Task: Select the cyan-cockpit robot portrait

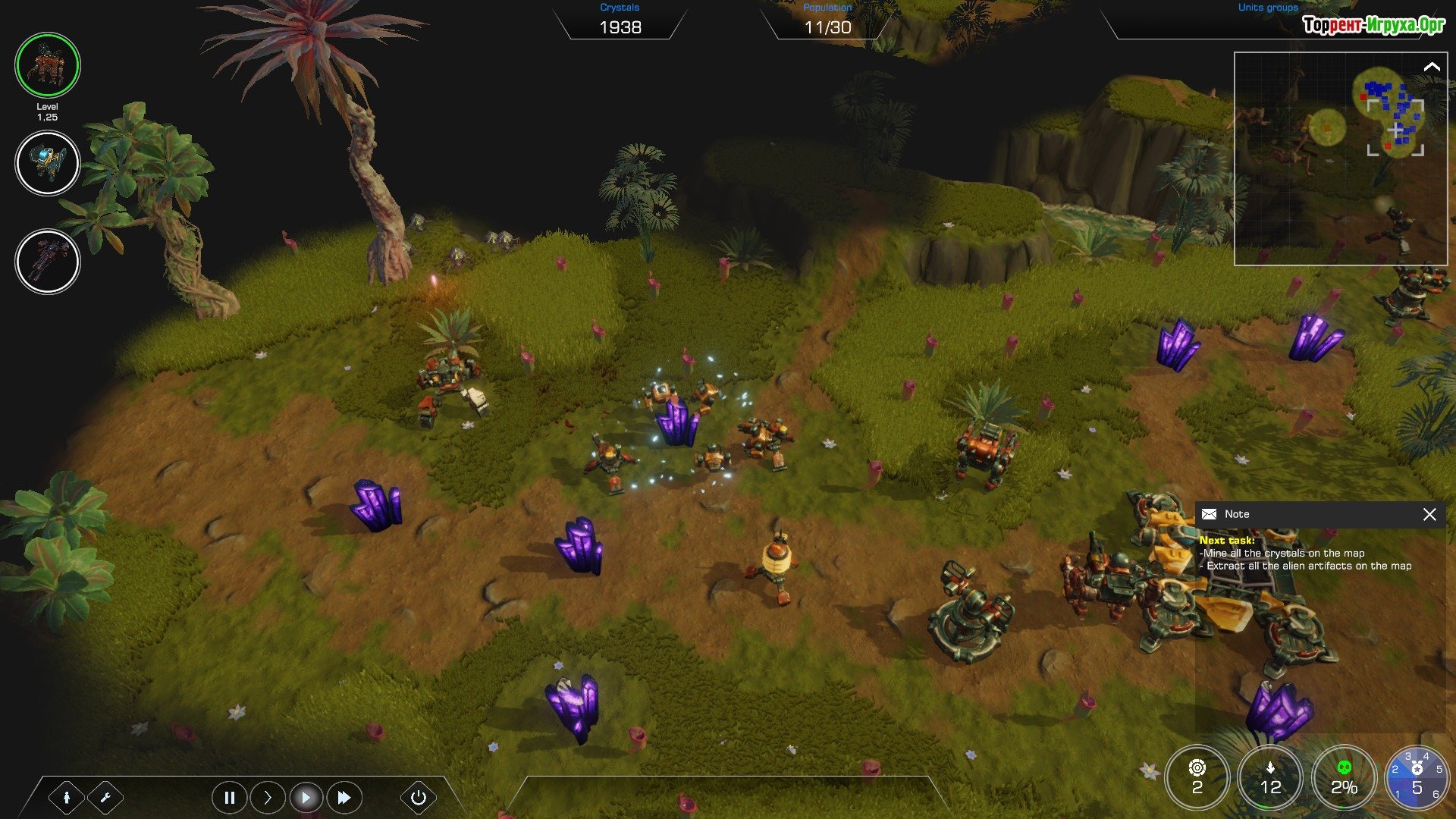Action: tap(47, 163)
